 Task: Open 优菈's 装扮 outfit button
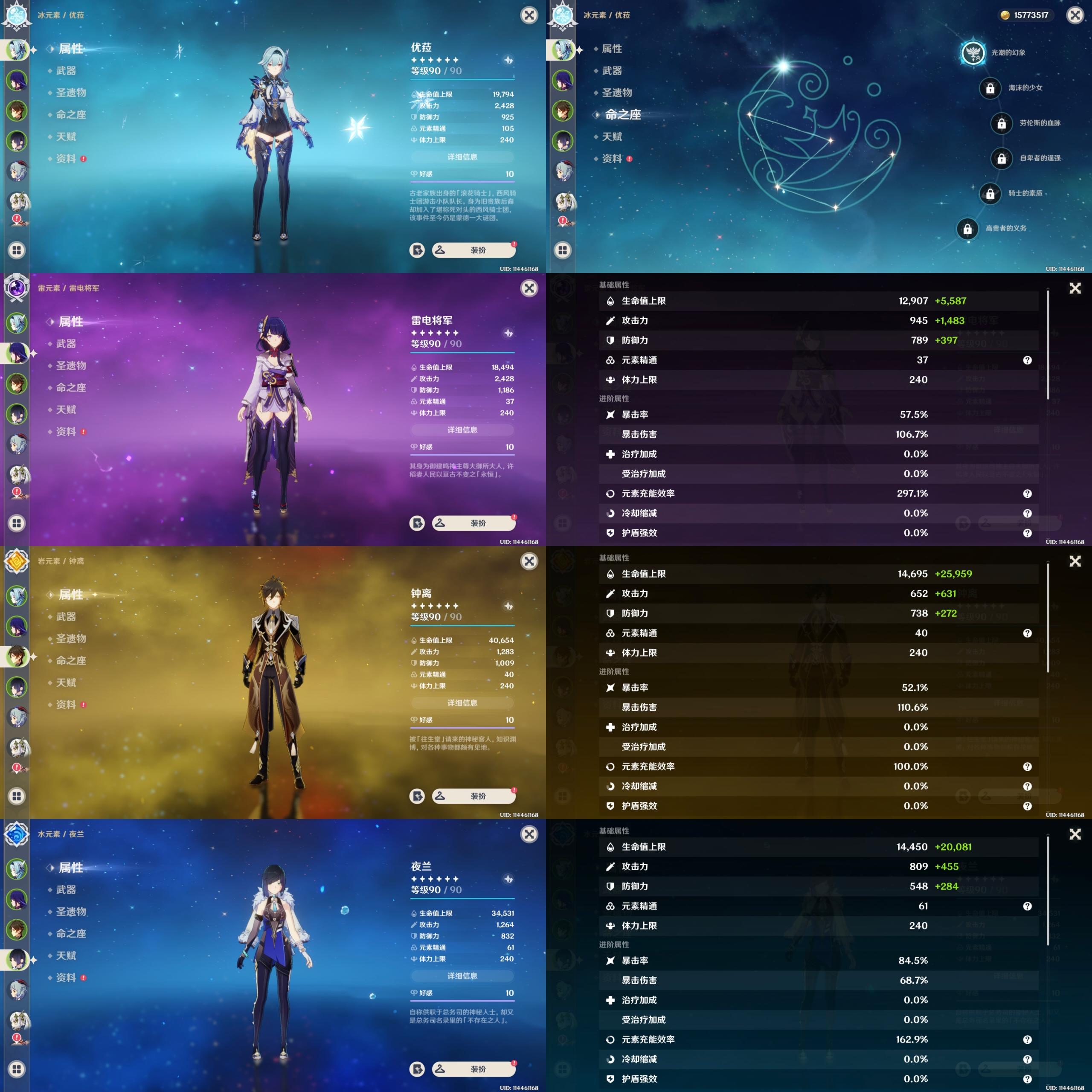click(x=473, y=250)
